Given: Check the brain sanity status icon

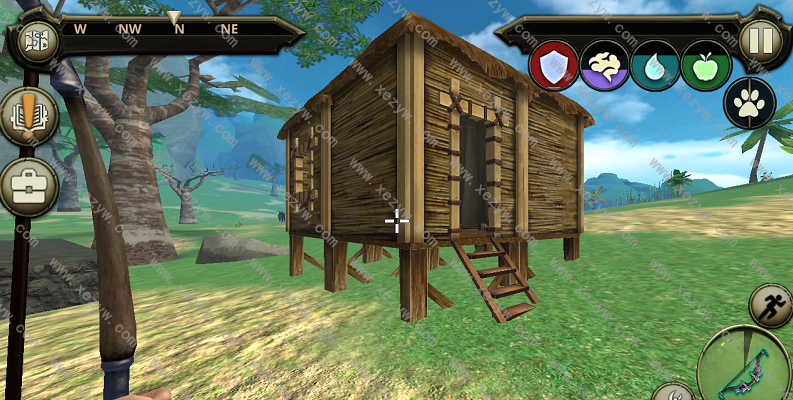Looking at the screenshot, I should click(604, 65).
